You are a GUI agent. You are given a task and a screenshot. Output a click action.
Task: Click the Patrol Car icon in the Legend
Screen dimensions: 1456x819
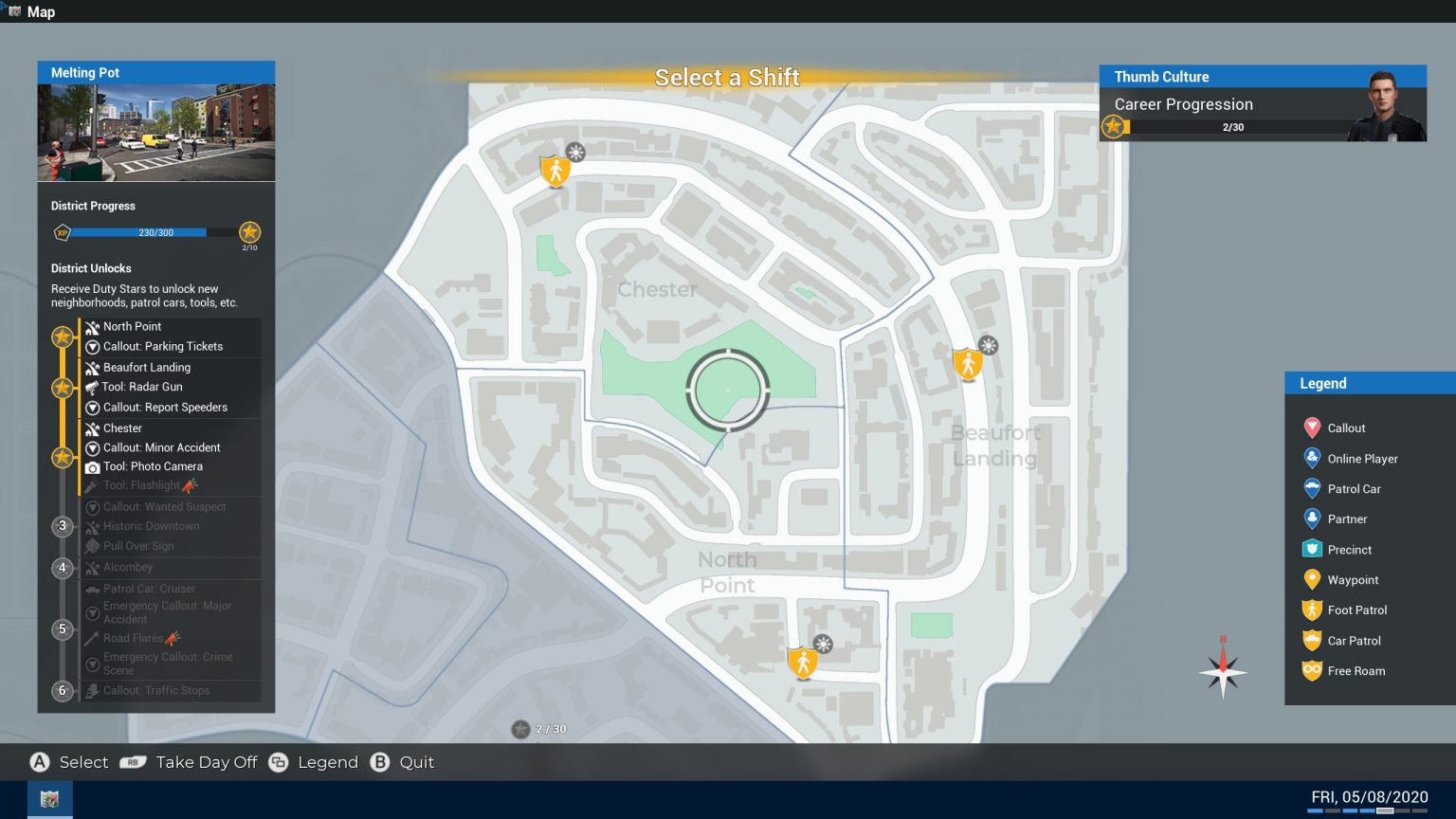point(1312,488)
